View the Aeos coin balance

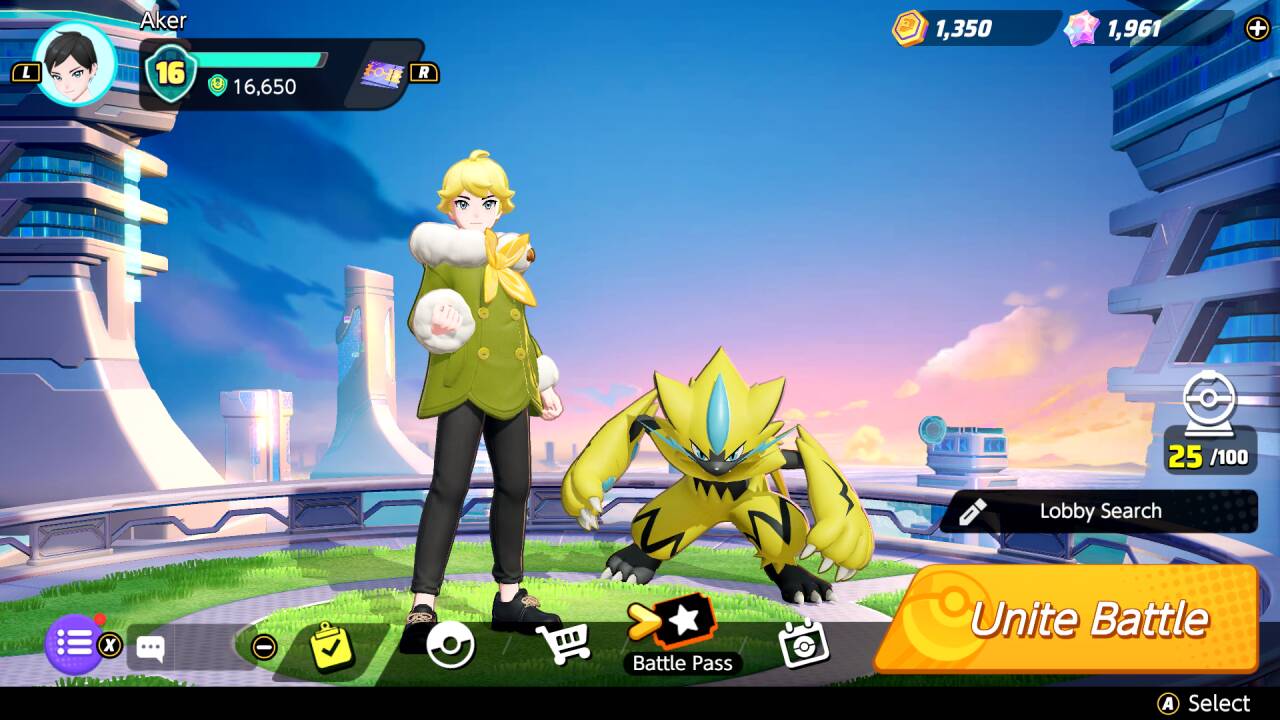tap(946, 28)
